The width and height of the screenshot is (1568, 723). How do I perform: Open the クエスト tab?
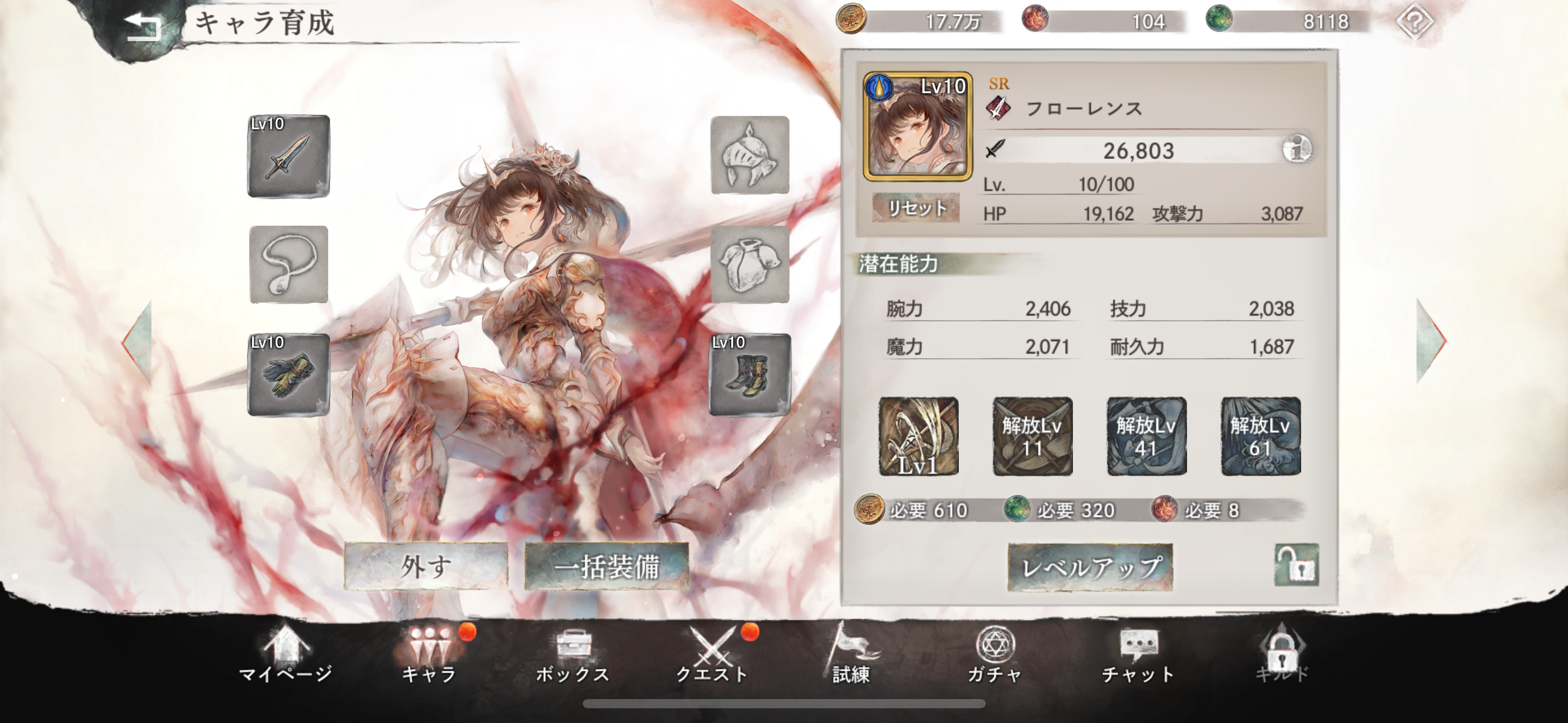[715, 659]
